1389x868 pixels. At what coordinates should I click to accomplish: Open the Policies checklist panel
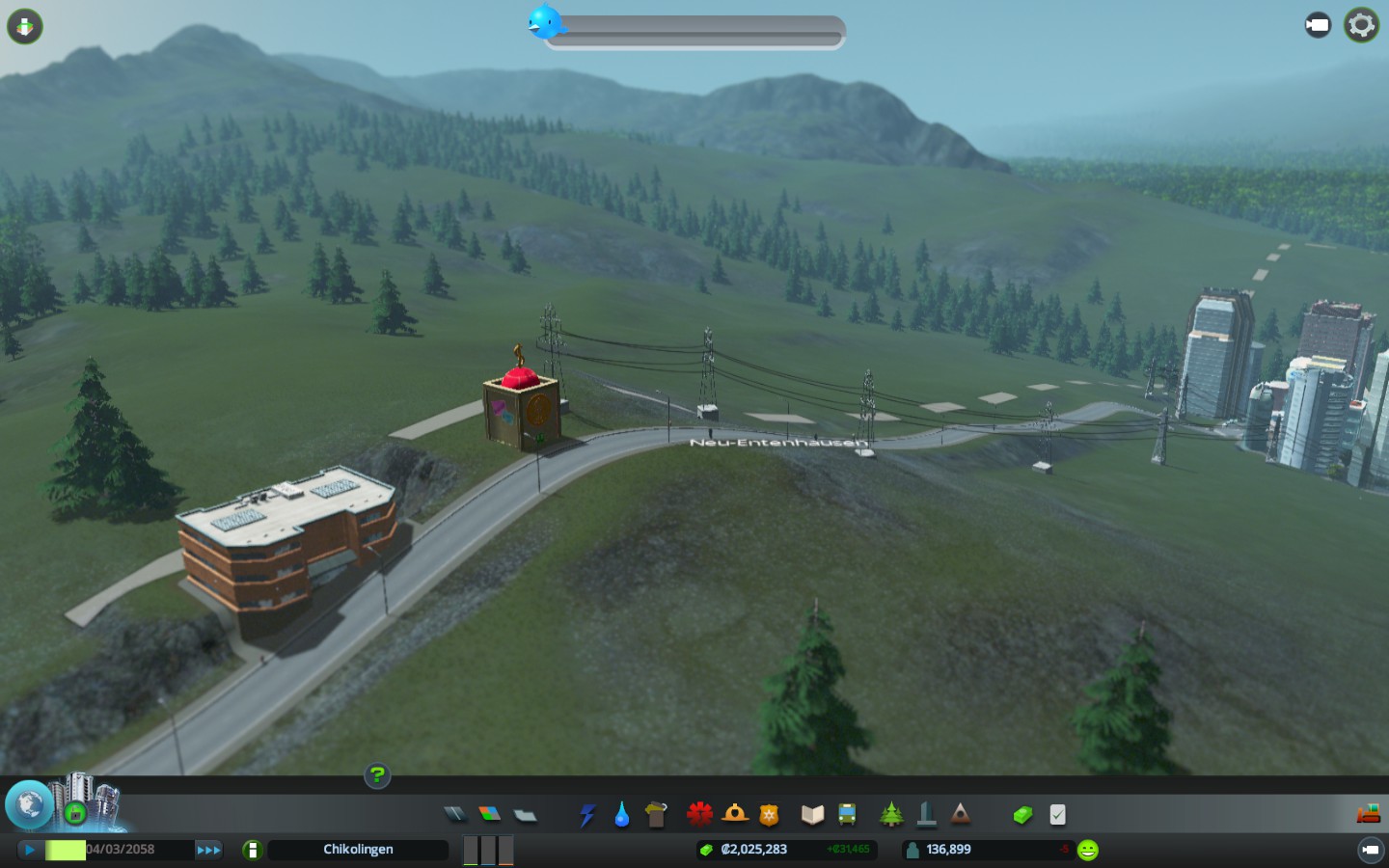tap(1057, 815)
